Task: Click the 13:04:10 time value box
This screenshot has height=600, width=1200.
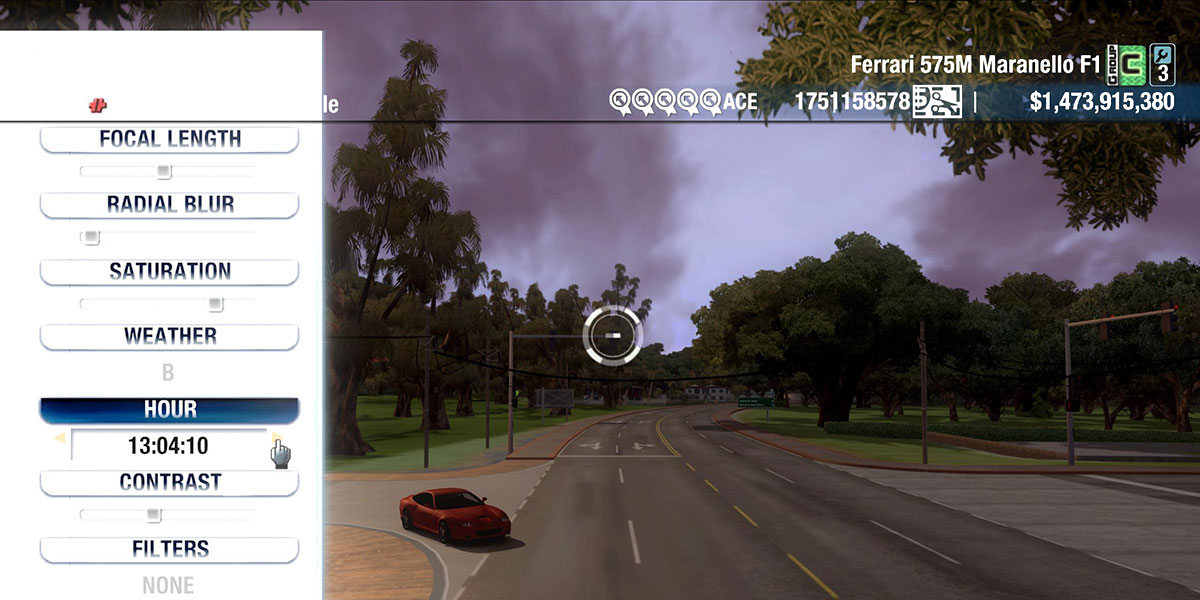Action: click(168, 446)
